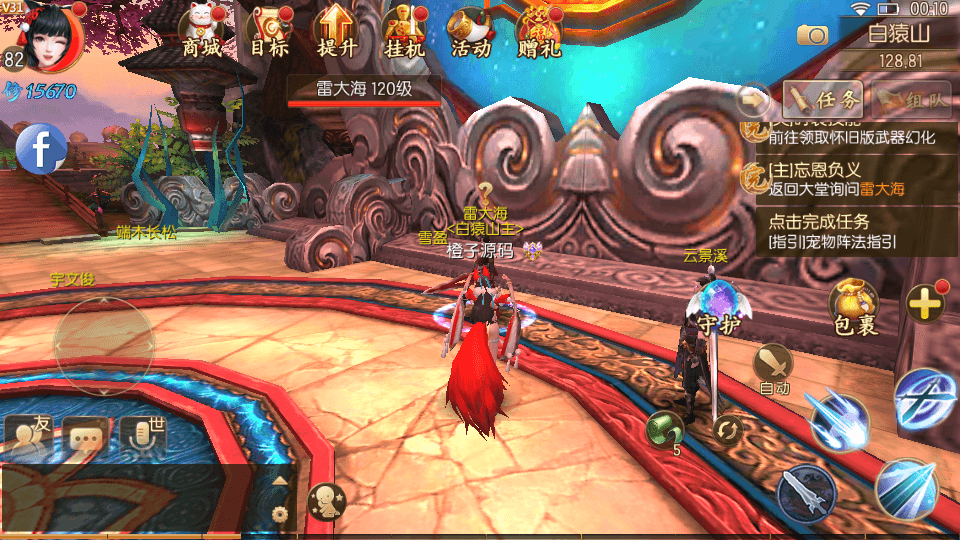Tap the Facebook button
Viewport: 960px width, 540px height.
[x=41, y=149]
